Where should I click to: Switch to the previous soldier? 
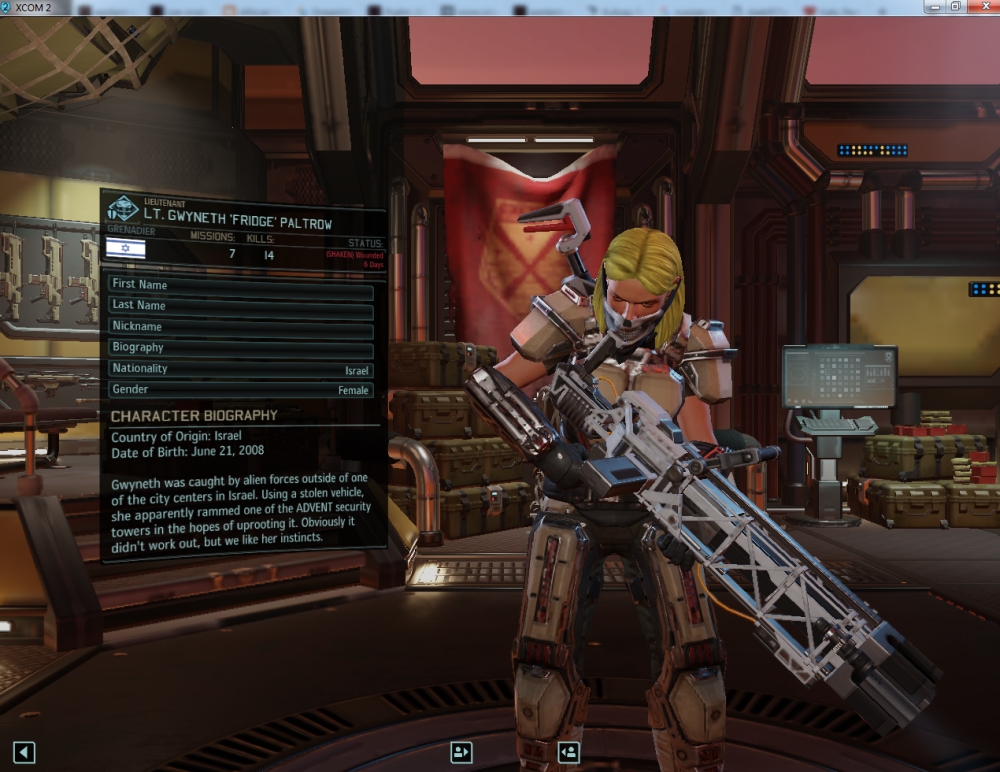point(461,752)
